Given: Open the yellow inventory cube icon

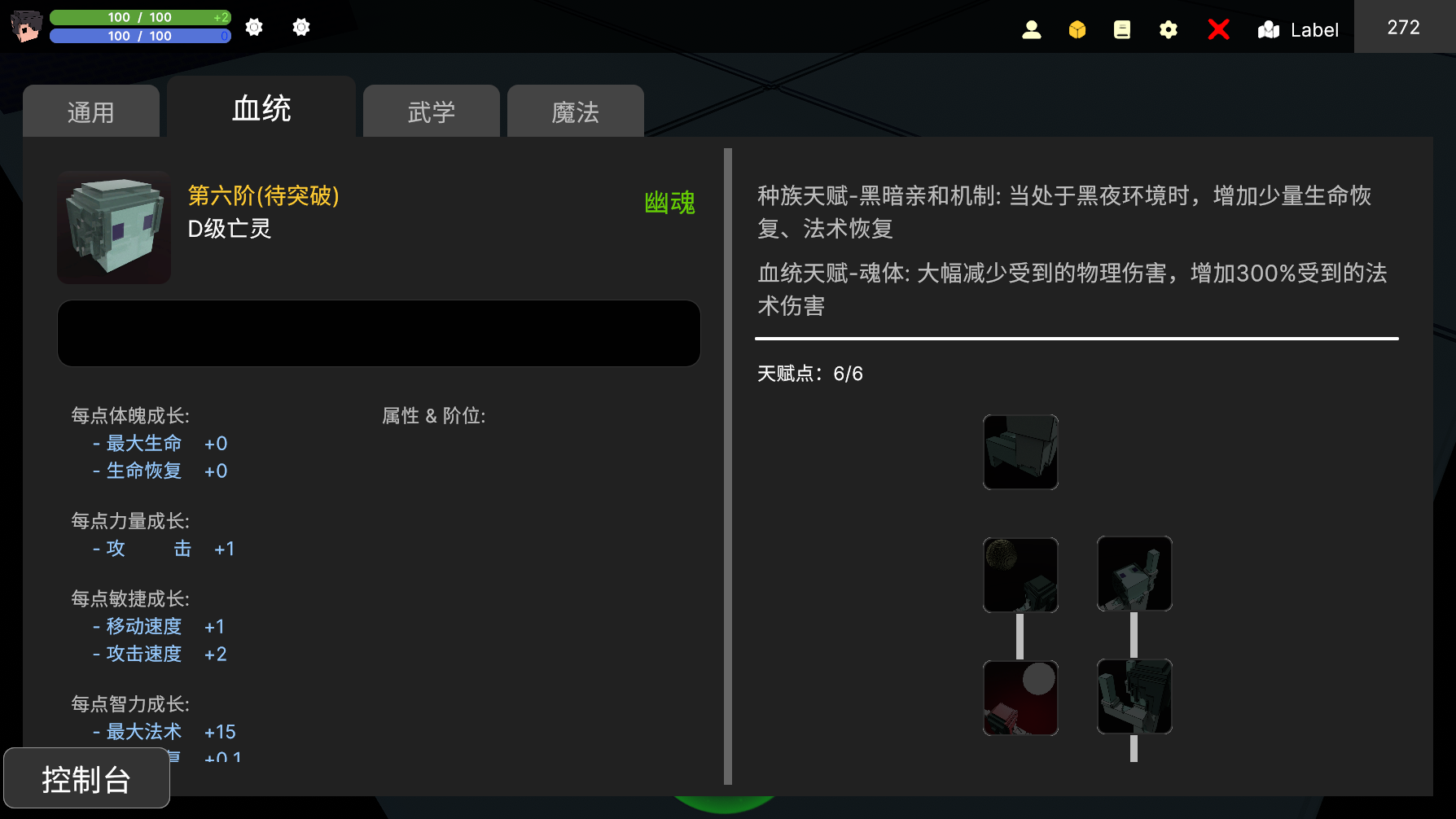Looking at the screenshot, I should tap(1077, 29).
